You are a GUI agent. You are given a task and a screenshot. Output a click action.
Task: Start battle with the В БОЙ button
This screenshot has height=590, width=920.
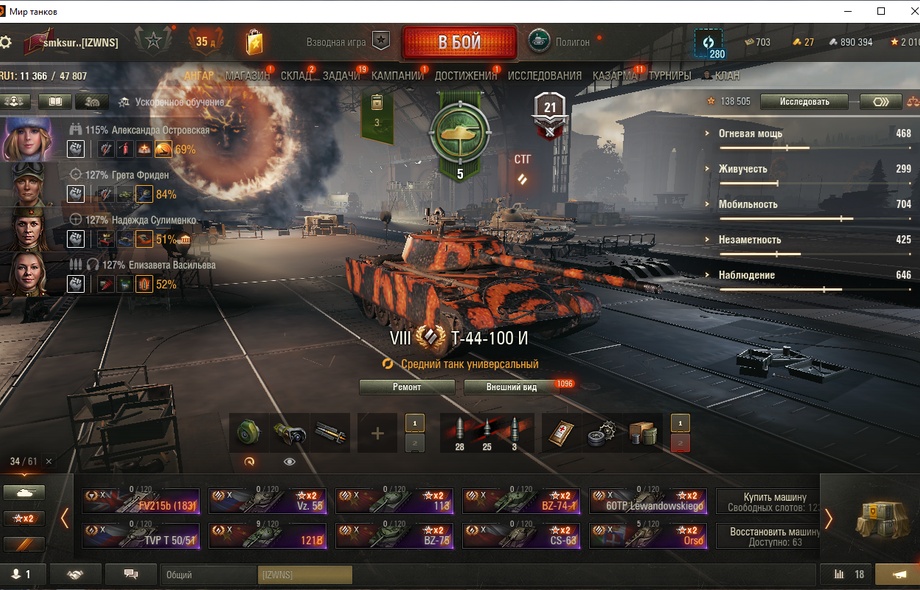pos(459,43)
